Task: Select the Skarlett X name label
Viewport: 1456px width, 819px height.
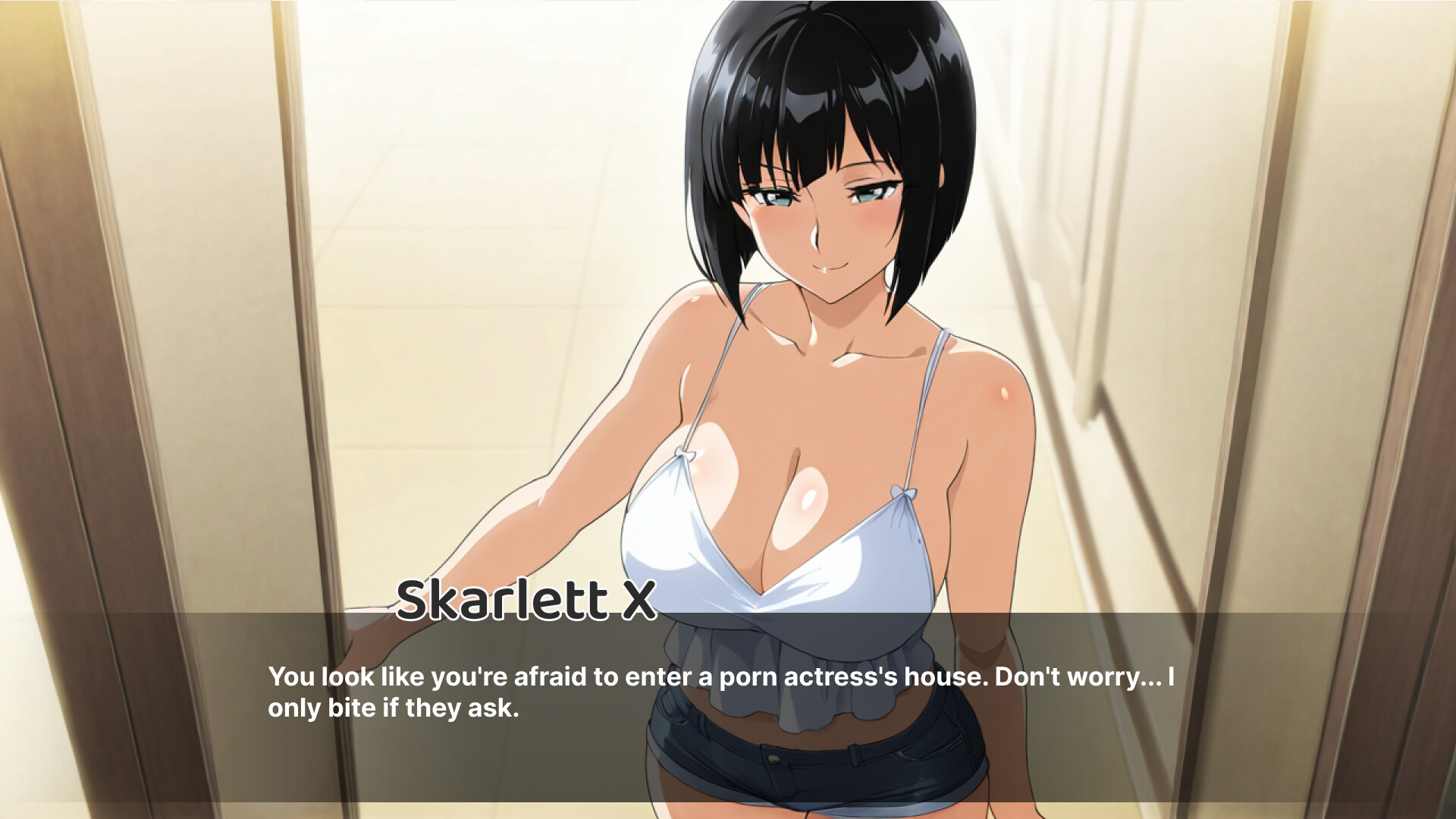Action: click(526, 603)
